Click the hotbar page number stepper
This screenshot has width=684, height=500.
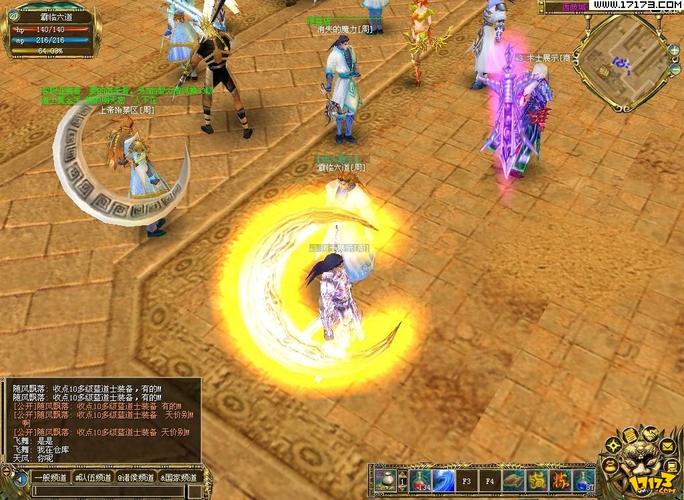(402, 481)
